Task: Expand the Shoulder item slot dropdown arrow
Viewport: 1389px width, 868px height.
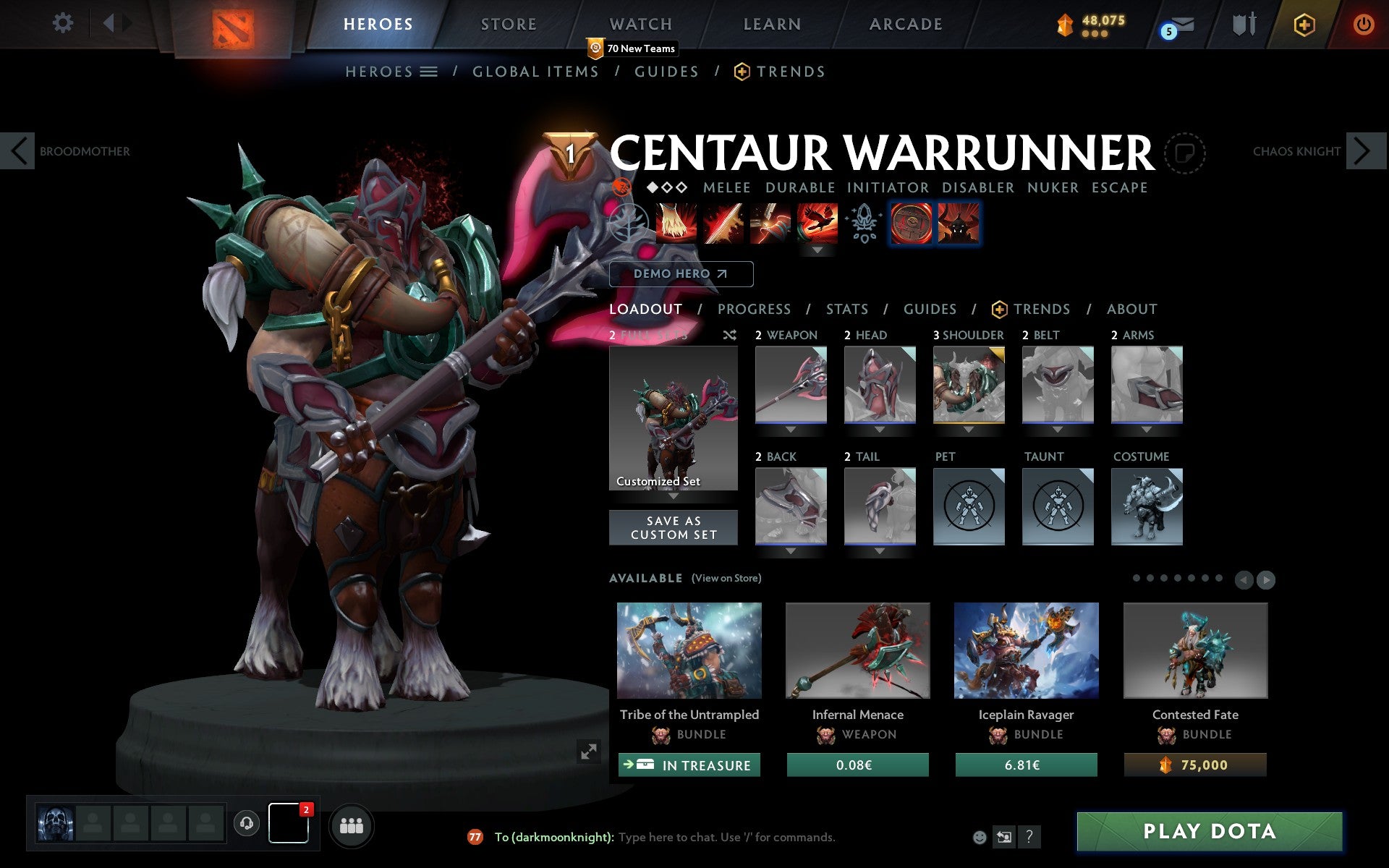Action: pos(969,429)
